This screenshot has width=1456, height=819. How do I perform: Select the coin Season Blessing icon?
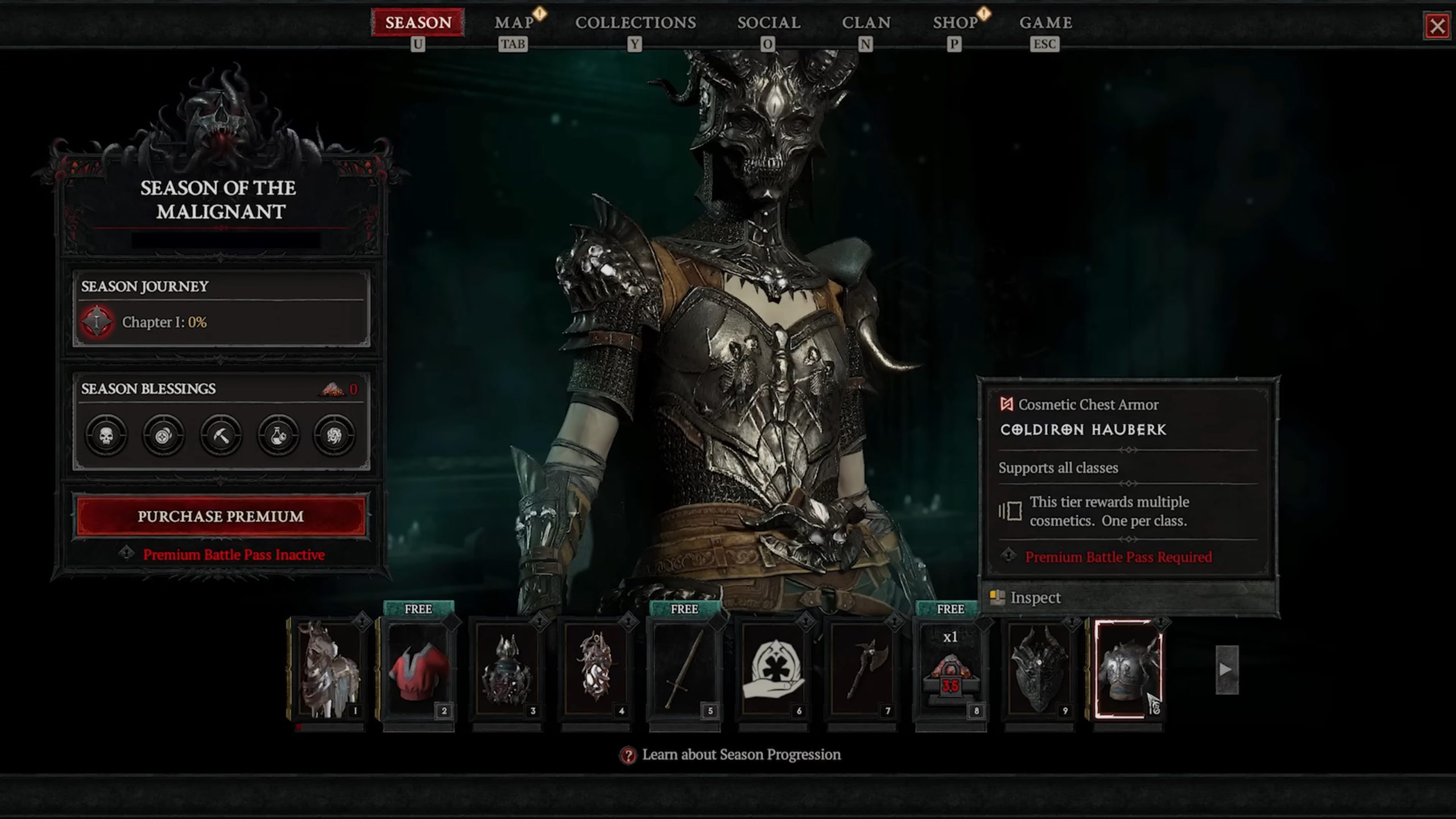[x=164, y=435]
